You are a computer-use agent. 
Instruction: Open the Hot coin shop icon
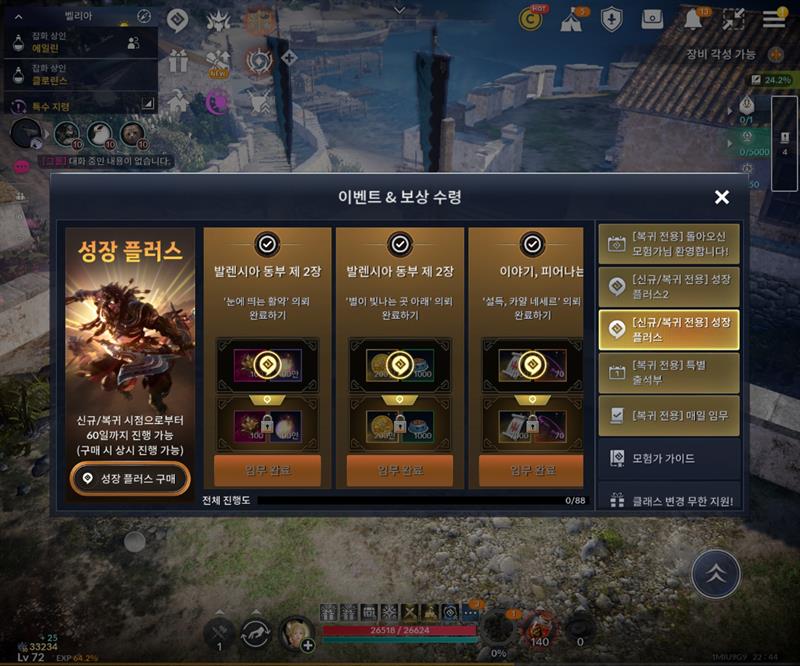click(x=530, y=18)
